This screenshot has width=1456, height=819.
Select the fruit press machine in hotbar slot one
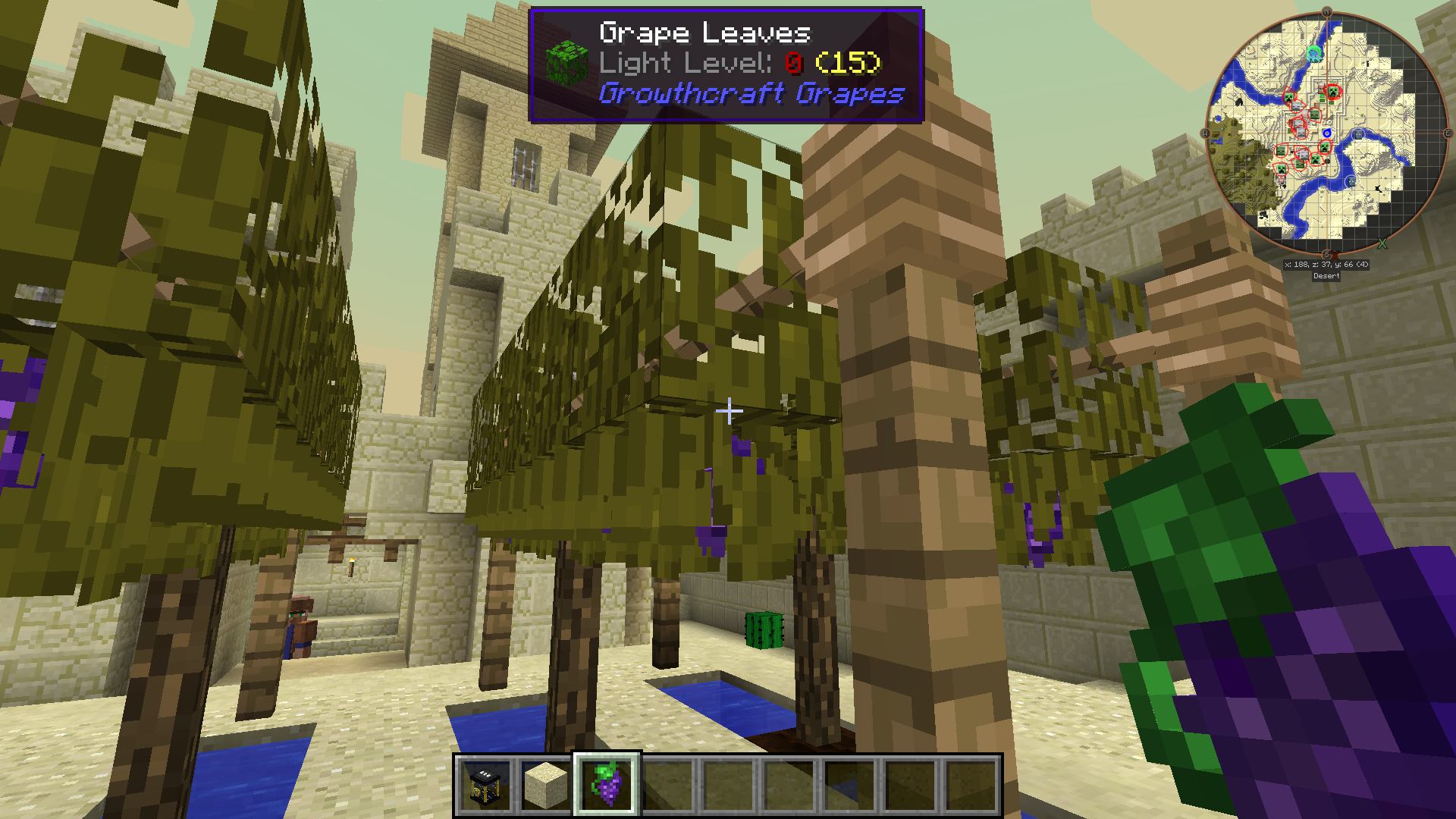point(485,785)
